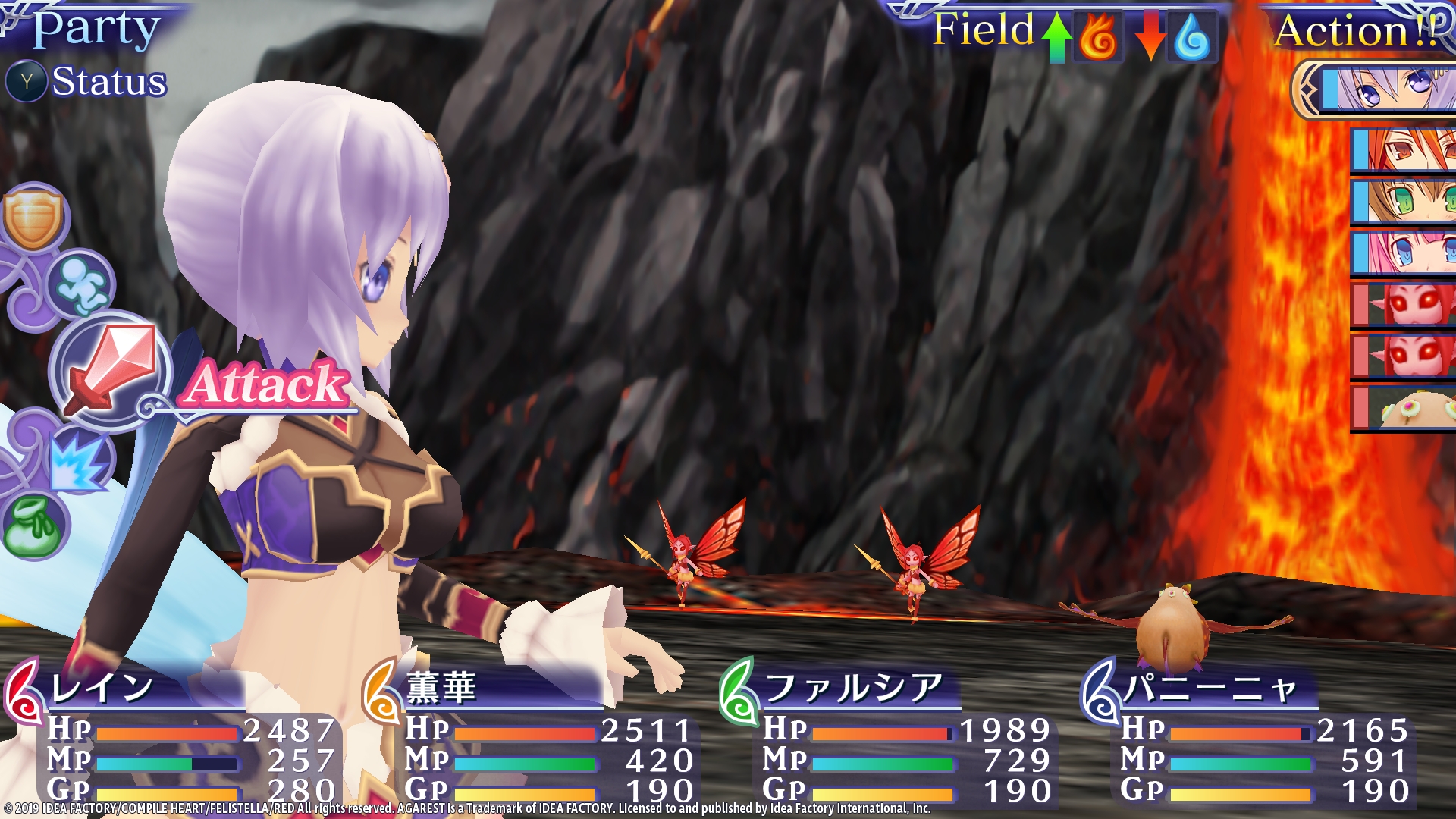Select the orange-haired girl turn portrait
Viewport: 1456px width, 819px height.
[x=1404, y=149]
